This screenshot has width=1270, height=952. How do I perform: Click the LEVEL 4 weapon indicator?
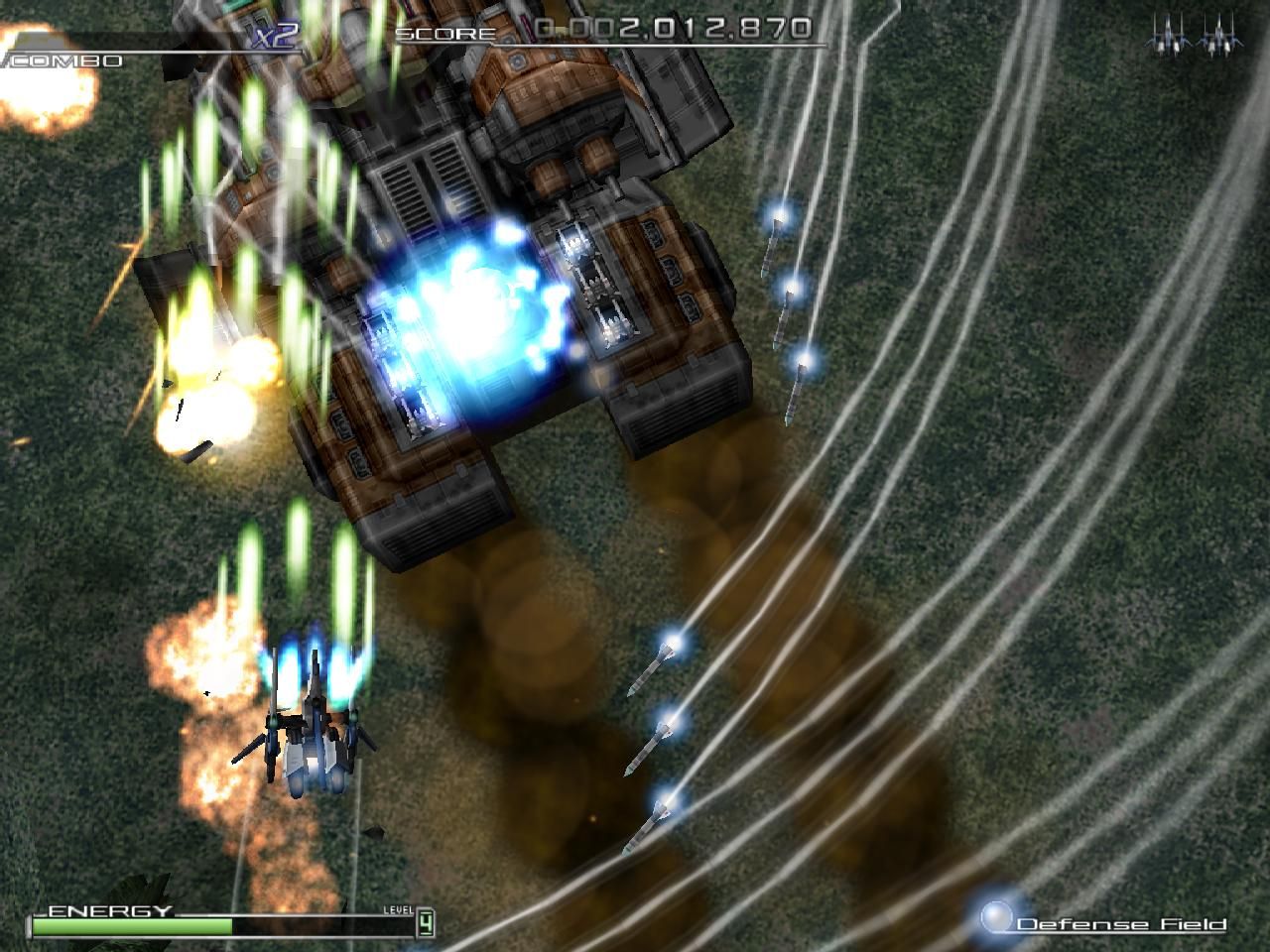pyautogui.click(x=425, y=920)
